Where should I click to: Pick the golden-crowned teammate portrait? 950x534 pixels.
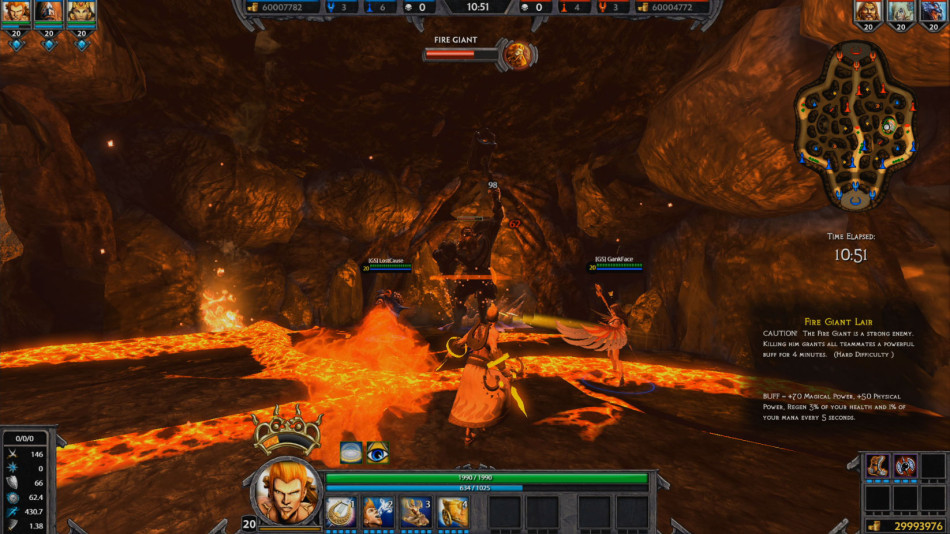coord(80,12)
